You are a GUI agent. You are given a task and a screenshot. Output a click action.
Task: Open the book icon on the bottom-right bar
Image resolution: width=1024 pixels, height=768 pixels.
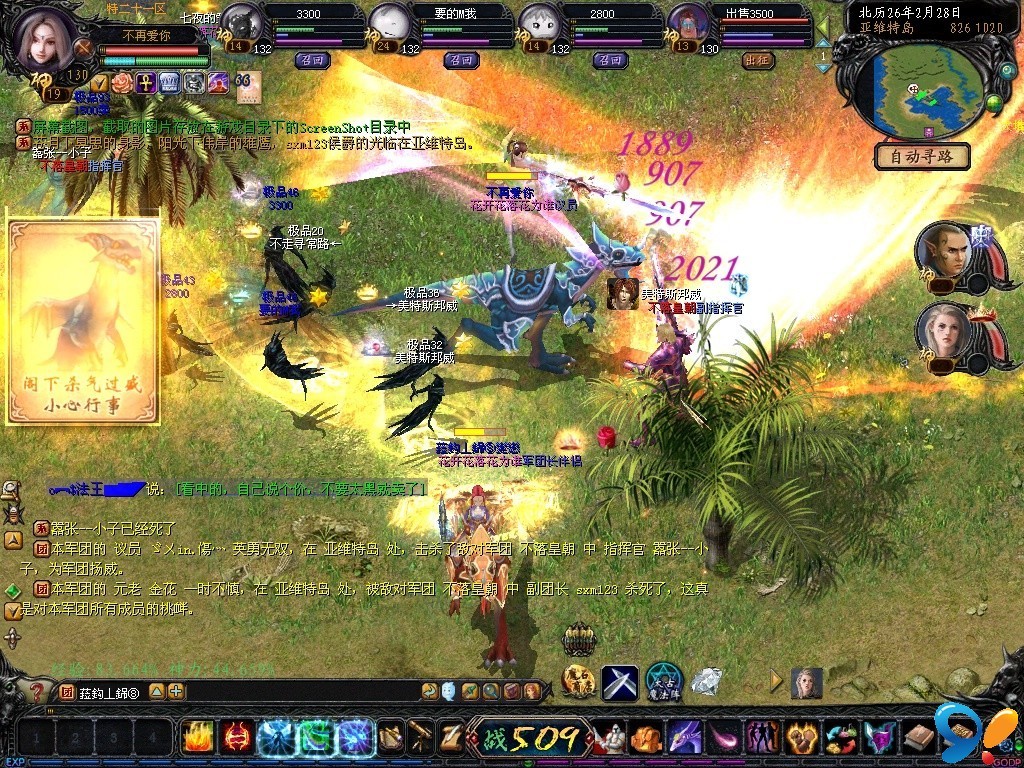tap(918, 738)
